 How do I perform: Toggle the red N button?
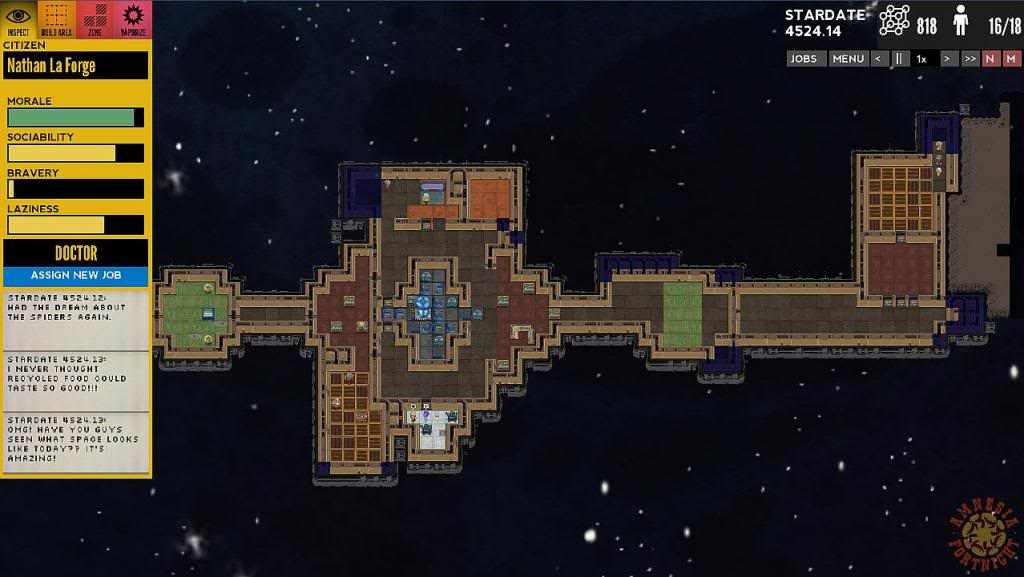tap(991, 59)
